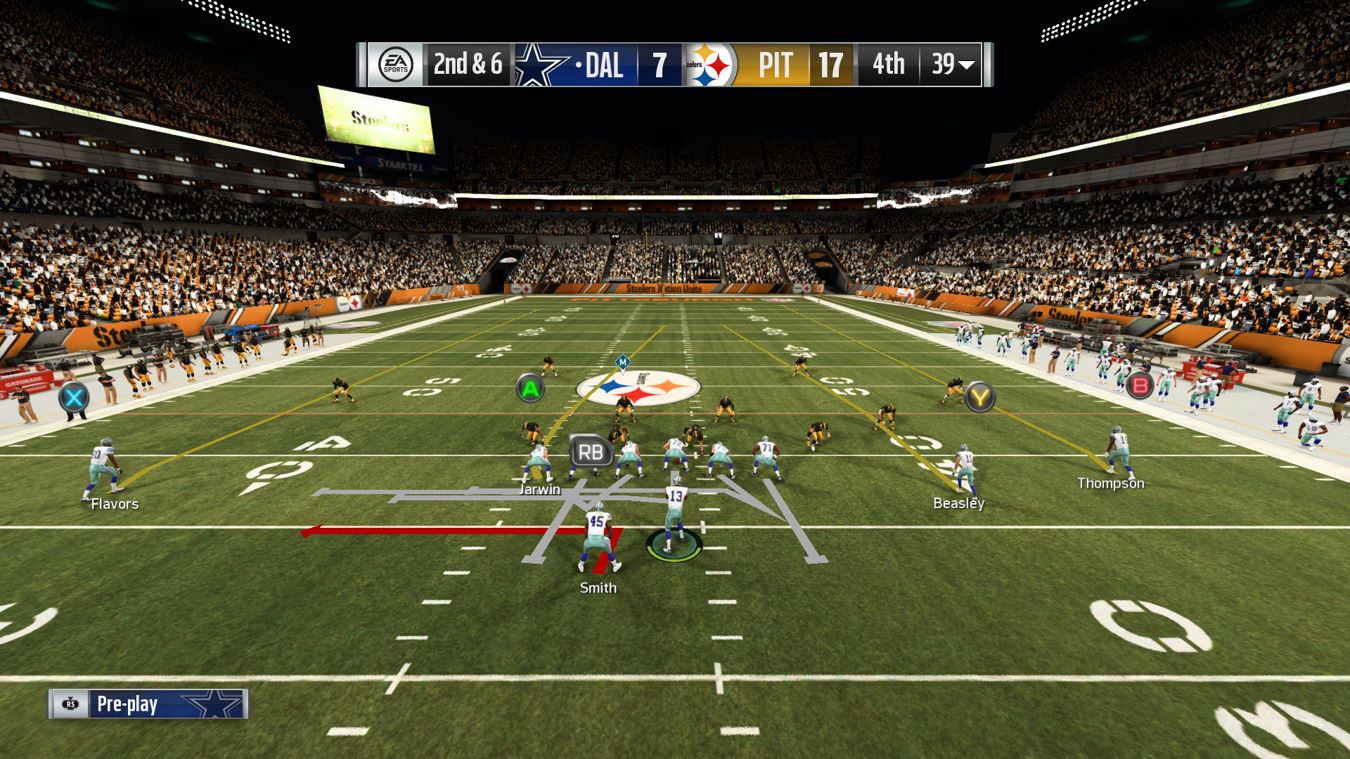Screen dimensions: 1350x759
Task: Select receiver Flavors name tag
Action: pyautogui.click(x=115, y=504)
